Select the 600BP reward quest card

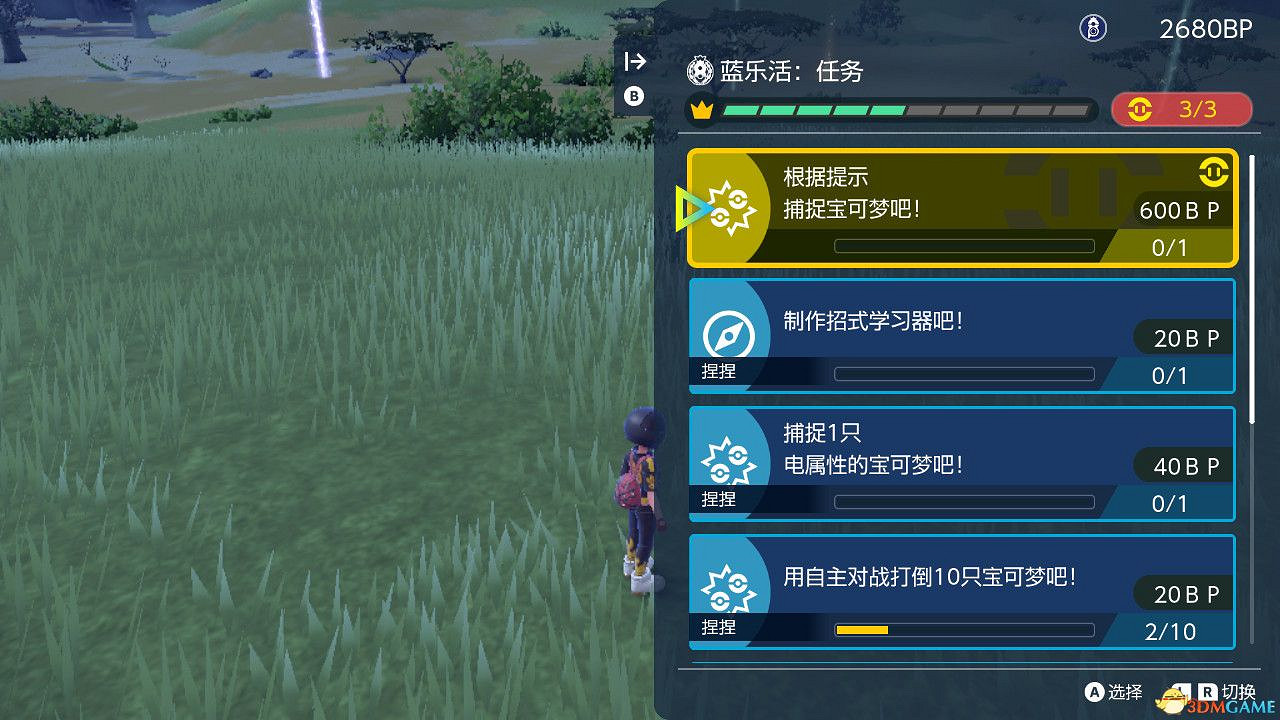coord(960,207)
